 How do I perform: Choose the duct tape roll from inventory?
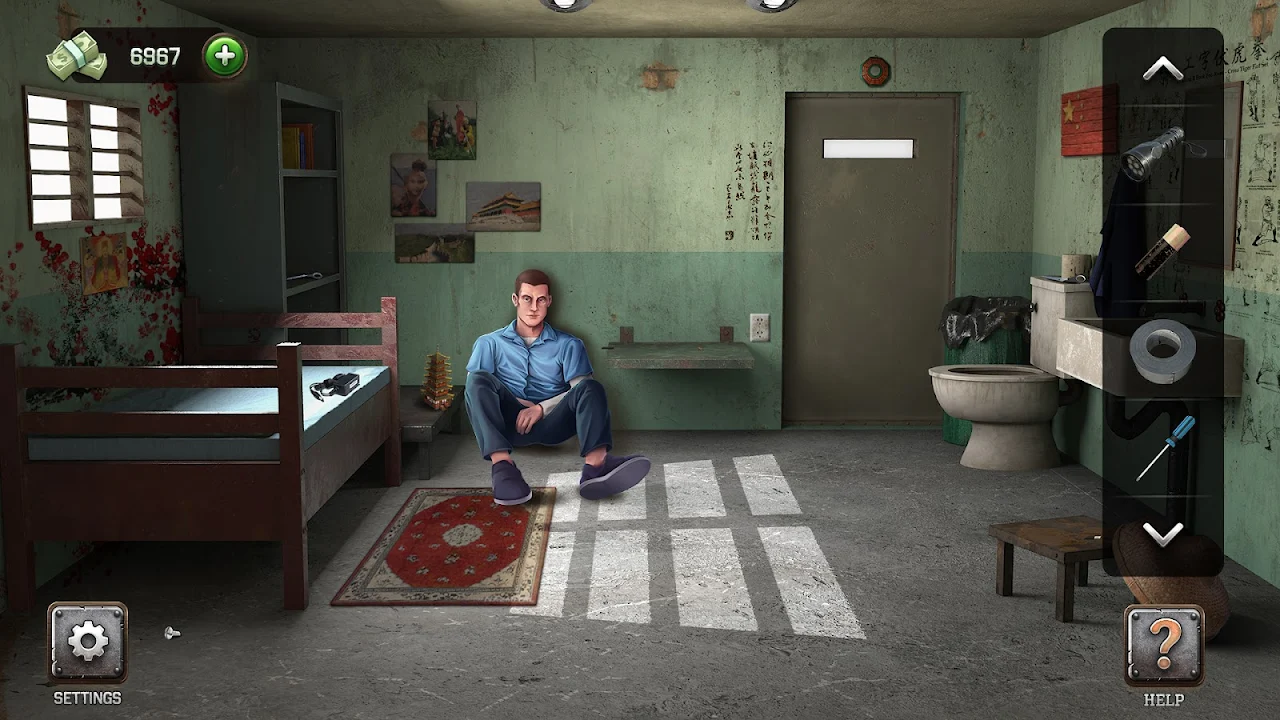coord(1162,349)
